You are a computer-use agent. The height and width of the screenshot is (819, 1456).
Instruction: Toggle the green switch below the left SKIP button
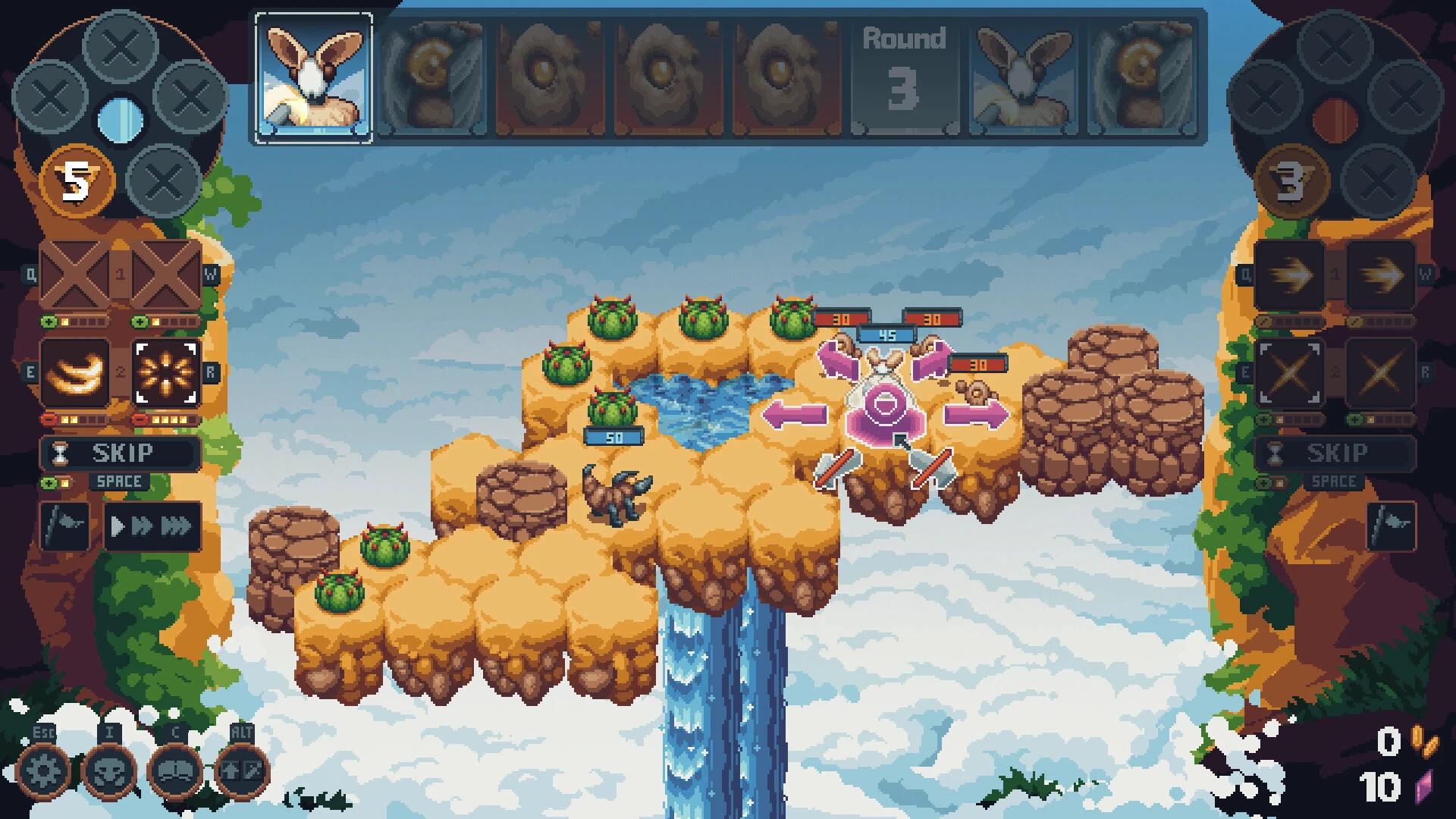click(49, 481)
